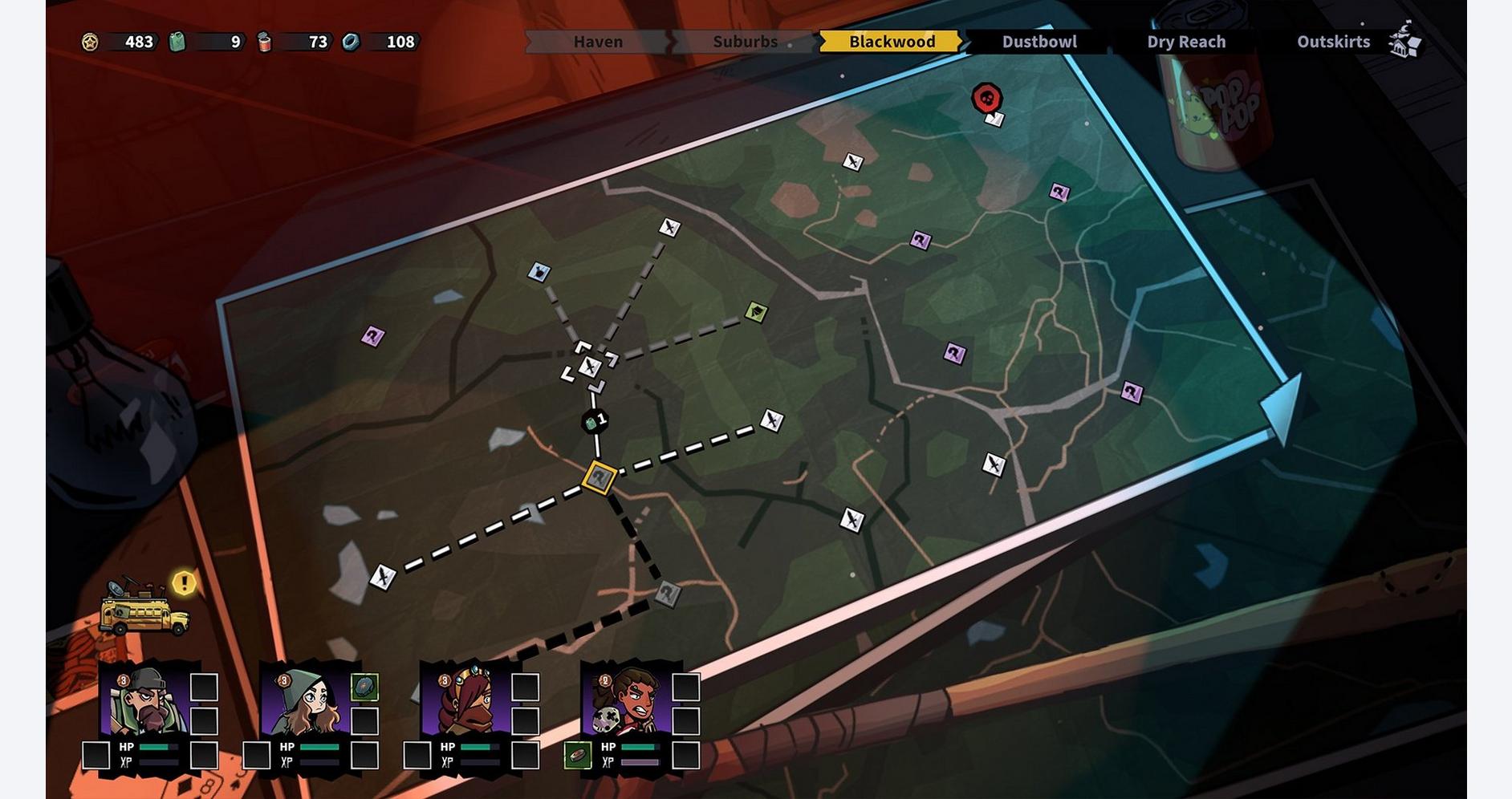
Task: Travel to the green camp map node
Action: [756, 311]
